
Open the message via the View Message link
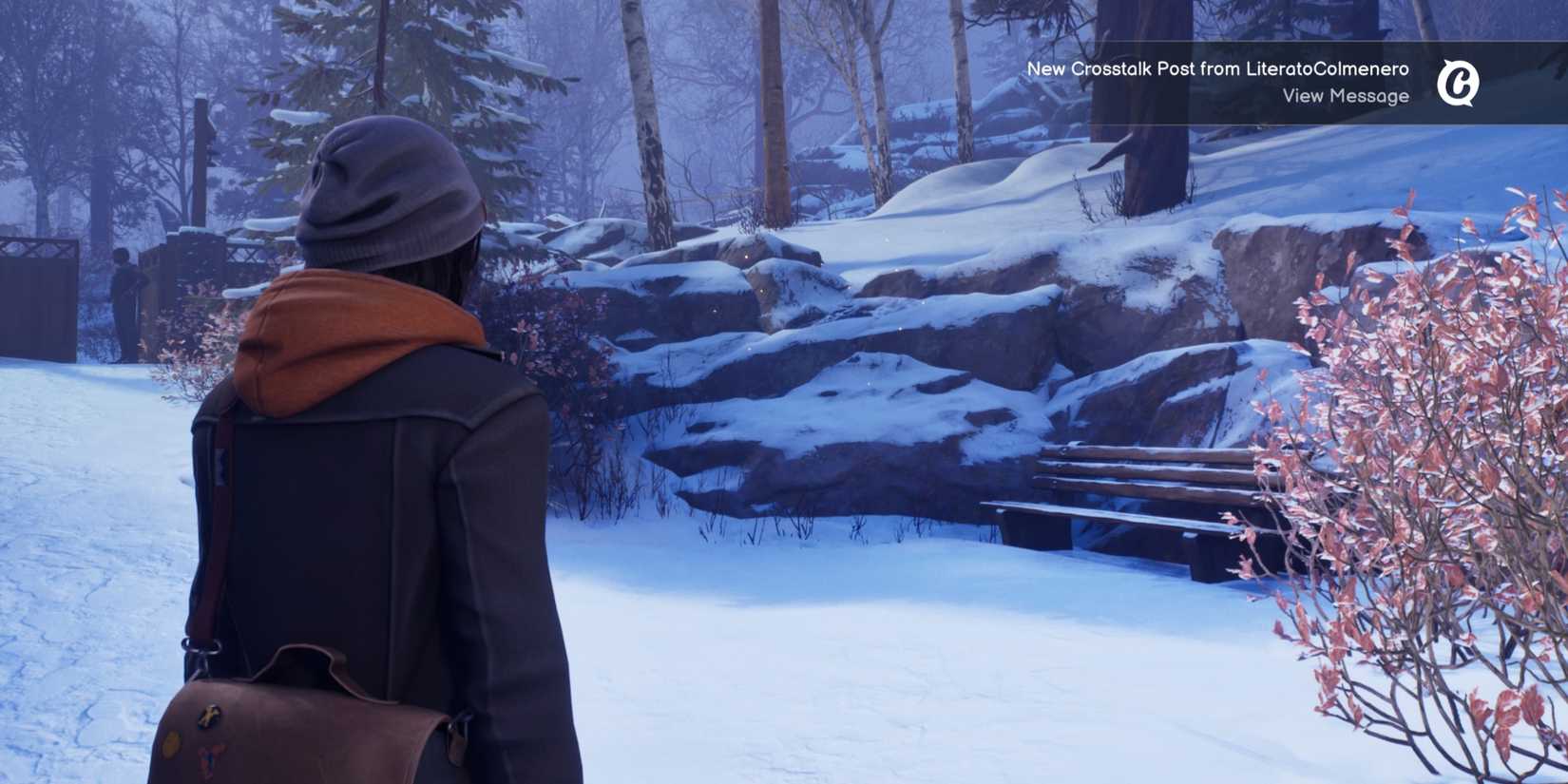(x=1346, y=95)
